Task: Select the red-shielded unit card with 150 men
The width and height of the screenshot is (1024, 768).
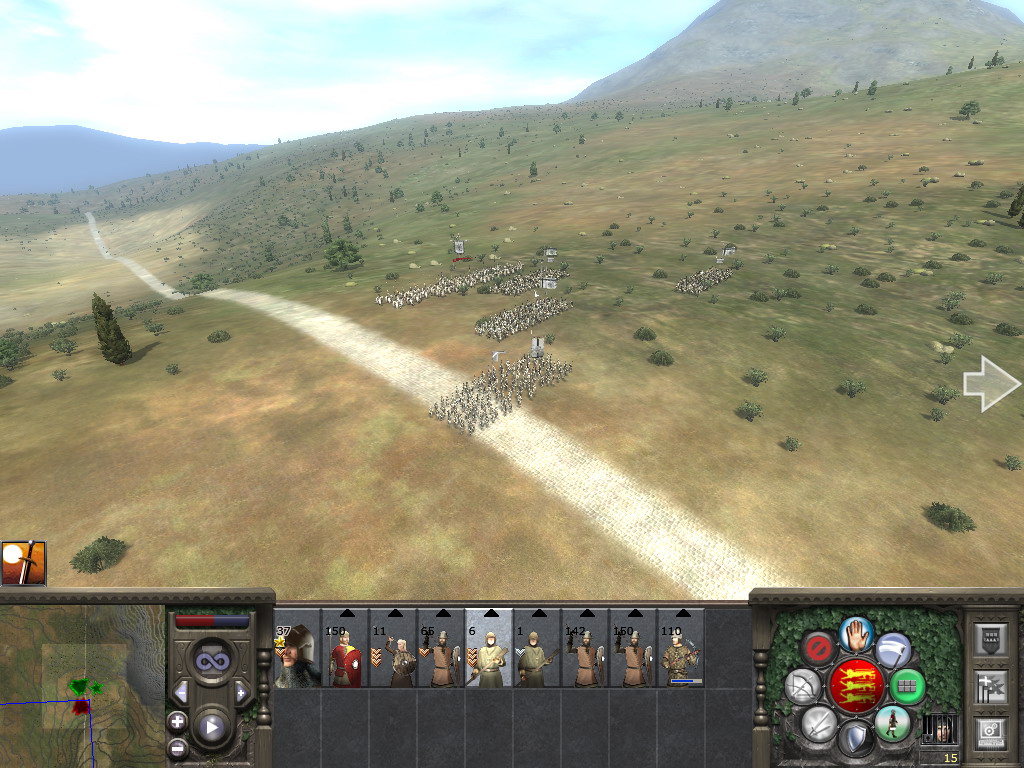Action: 345,650
